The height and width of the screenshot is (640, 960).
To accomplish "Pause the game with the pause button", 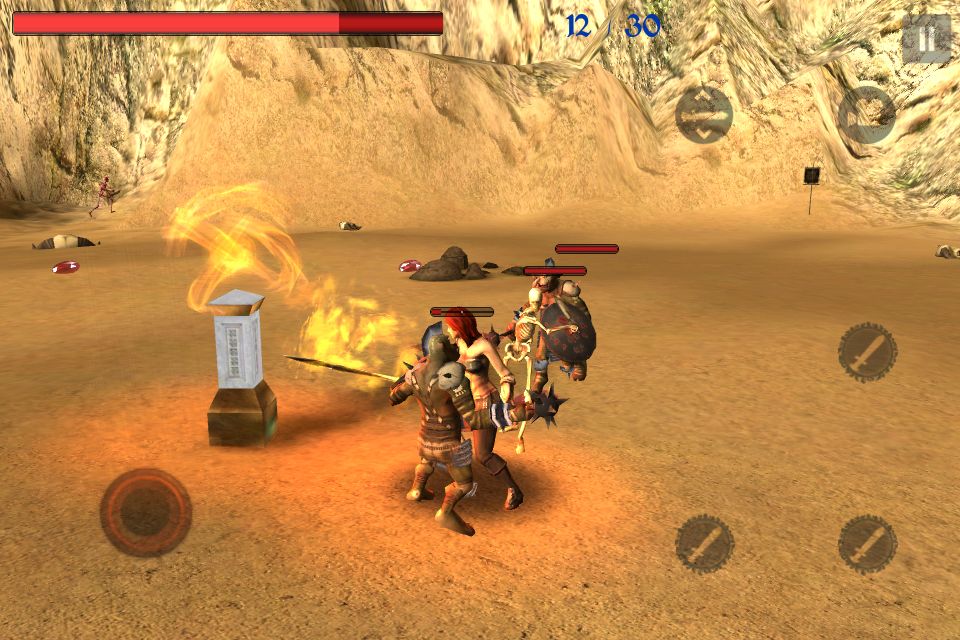I will 926,39.
